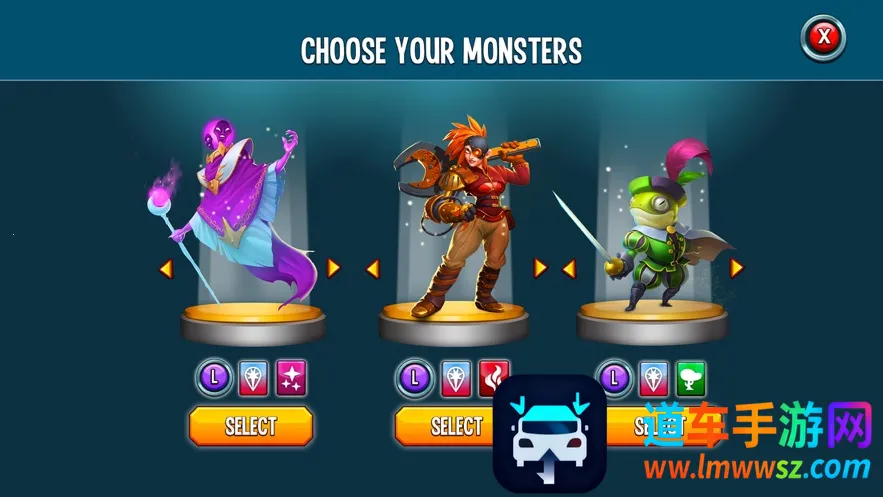Visit the www.lmwwsz.com watermark link

coord(756,467)
